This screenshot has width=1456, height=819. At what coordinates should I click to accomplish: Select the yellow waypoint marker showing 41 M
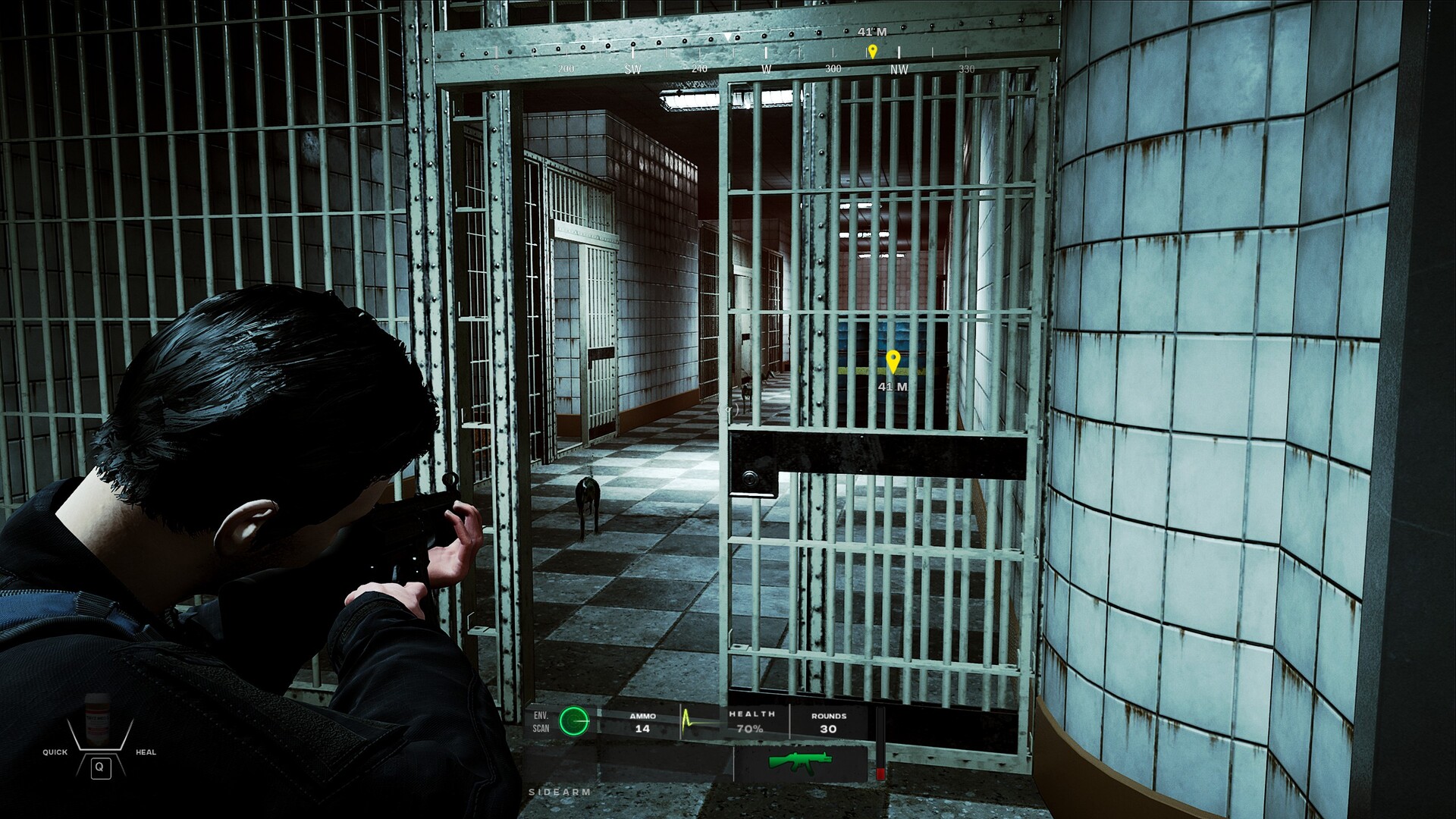tap(893, 362)
